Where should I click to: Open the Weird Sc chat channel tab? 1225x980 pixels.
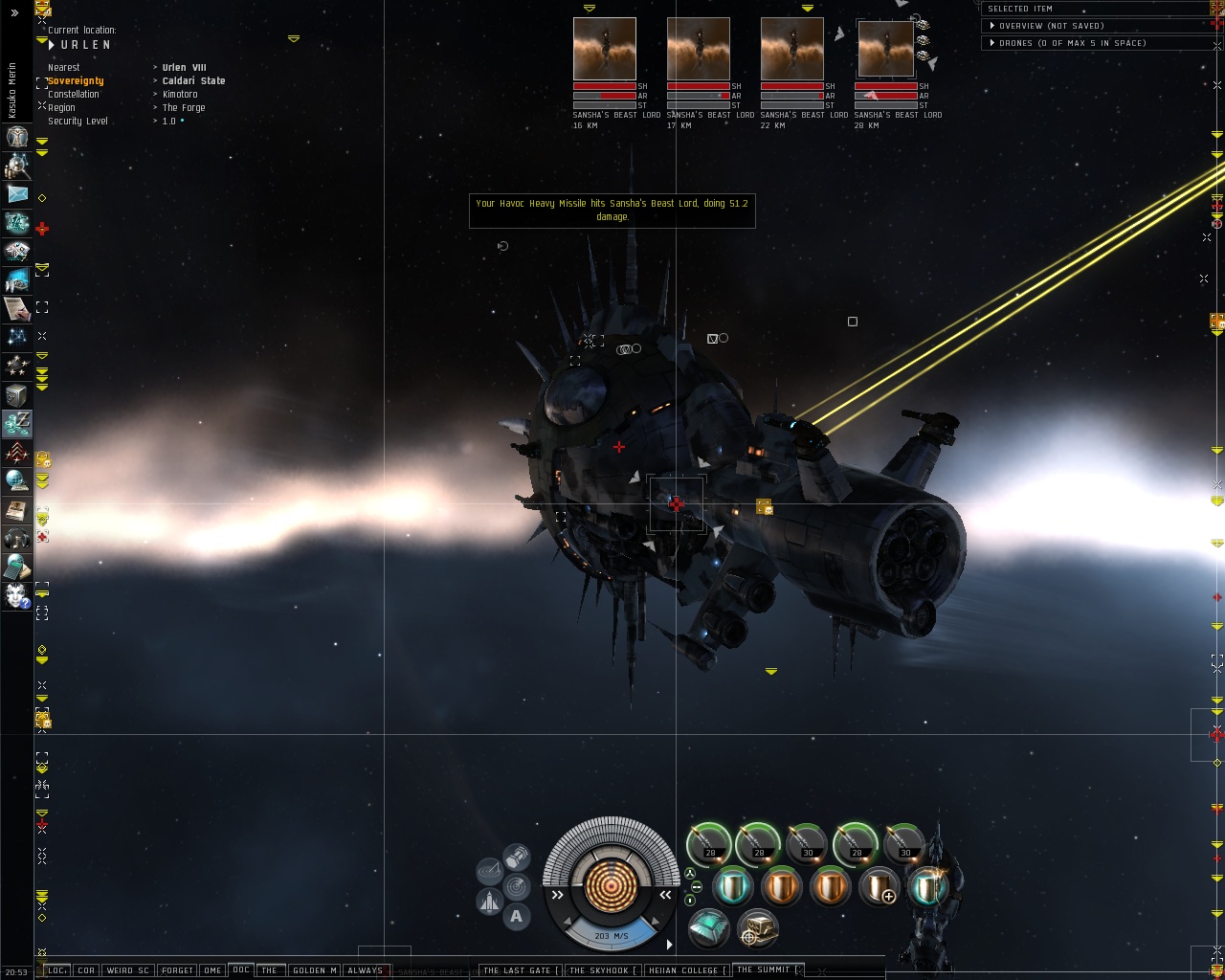[127, 970]
